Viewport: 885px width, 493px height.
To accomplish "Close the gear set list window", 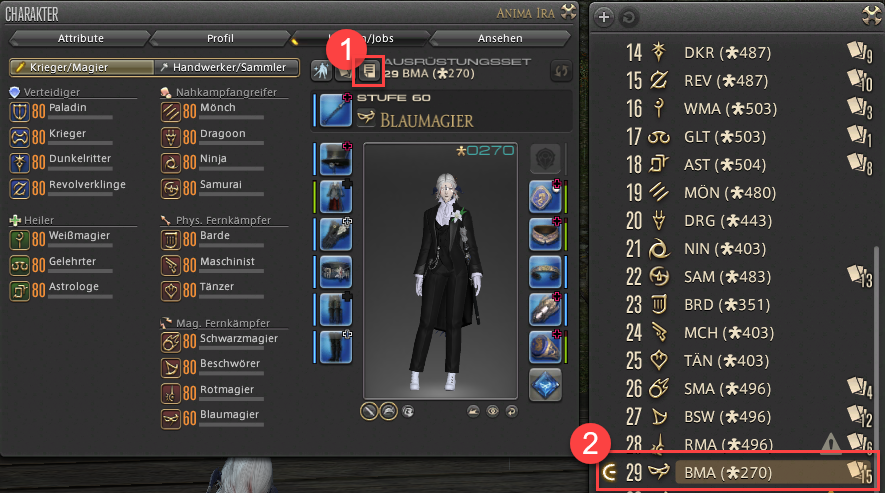I will tap(869, 15).
